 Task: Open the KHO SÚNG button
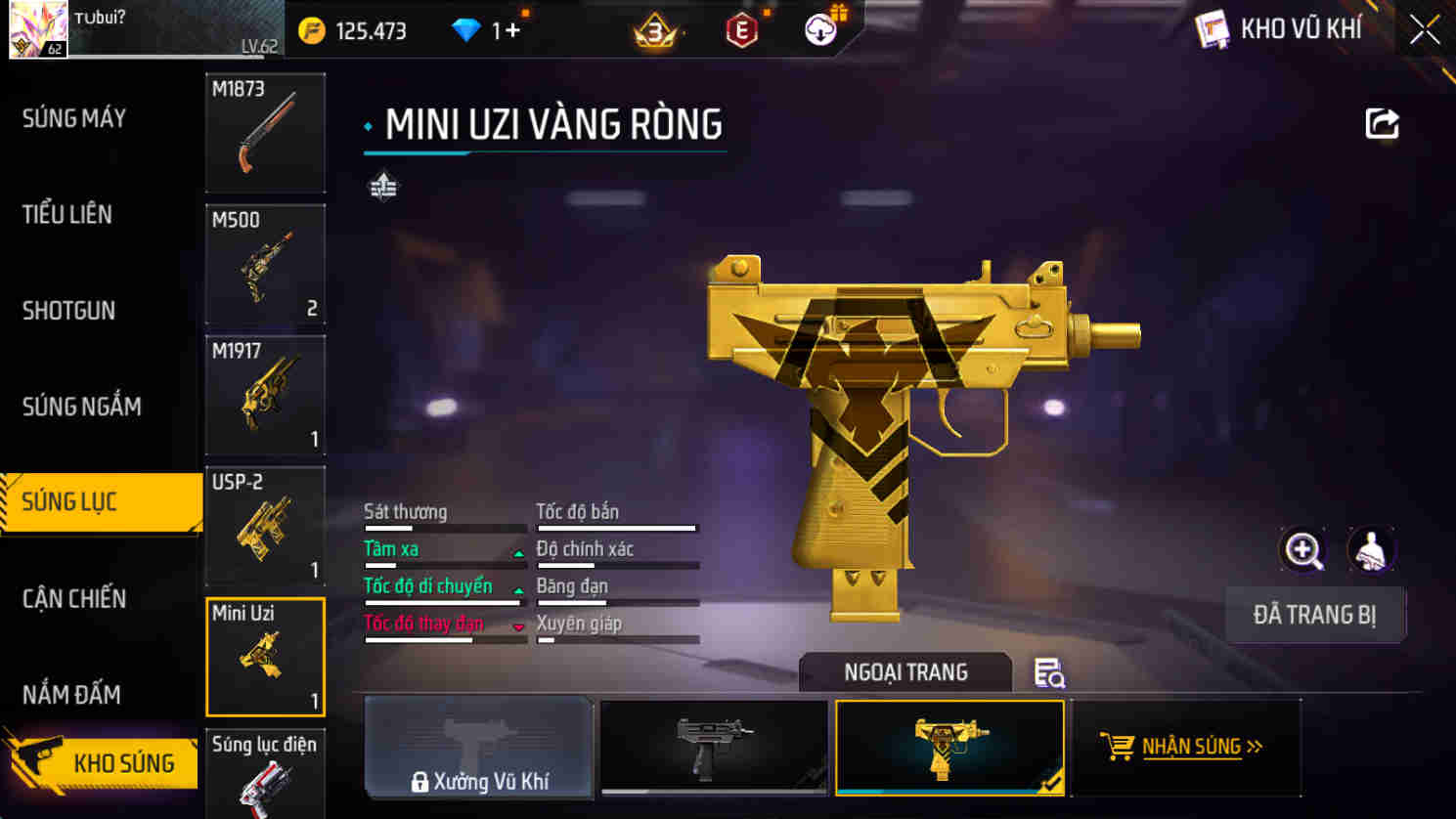click(102, 762)
